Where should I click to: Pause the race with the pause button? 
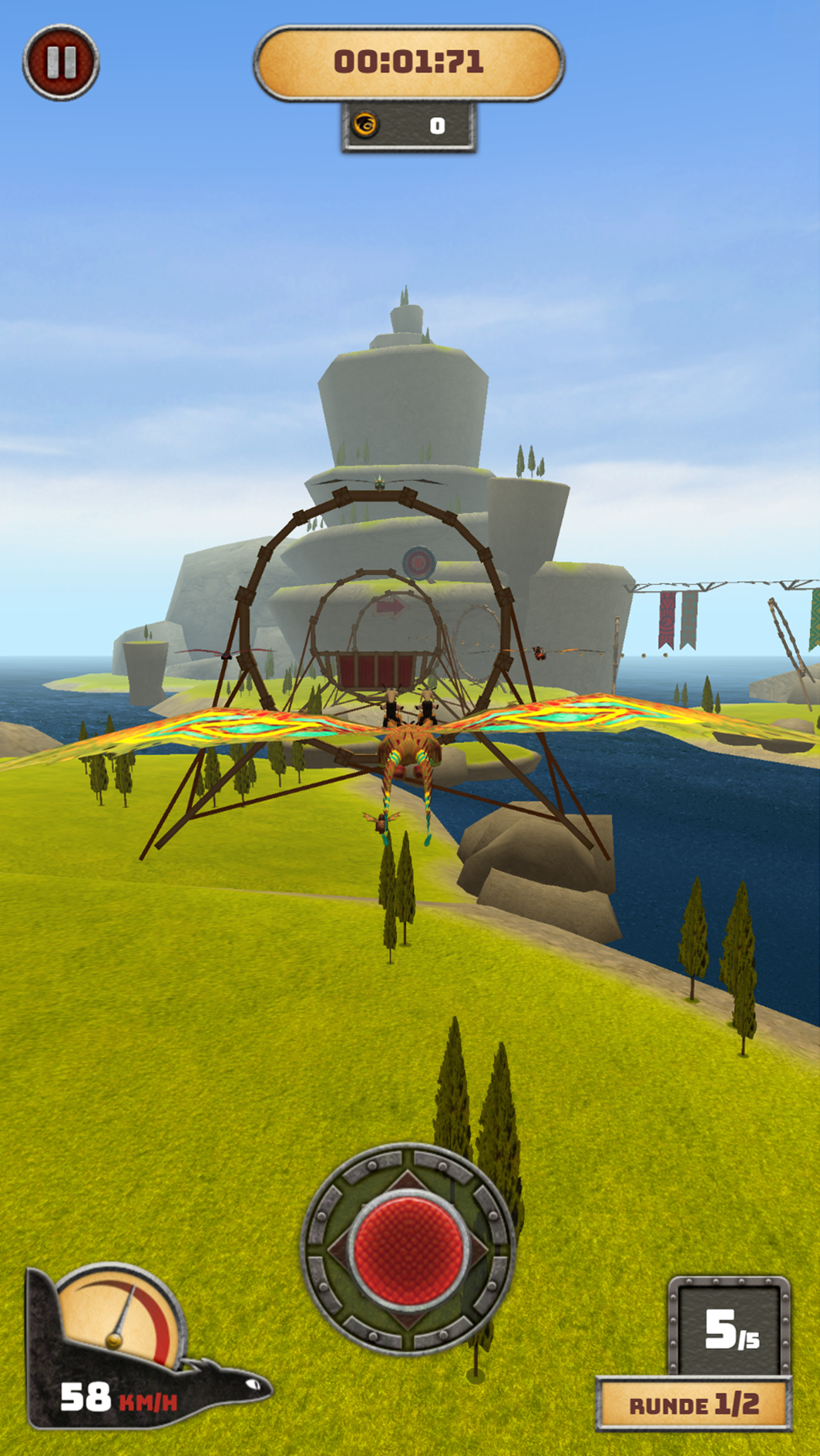click(61, 62)
